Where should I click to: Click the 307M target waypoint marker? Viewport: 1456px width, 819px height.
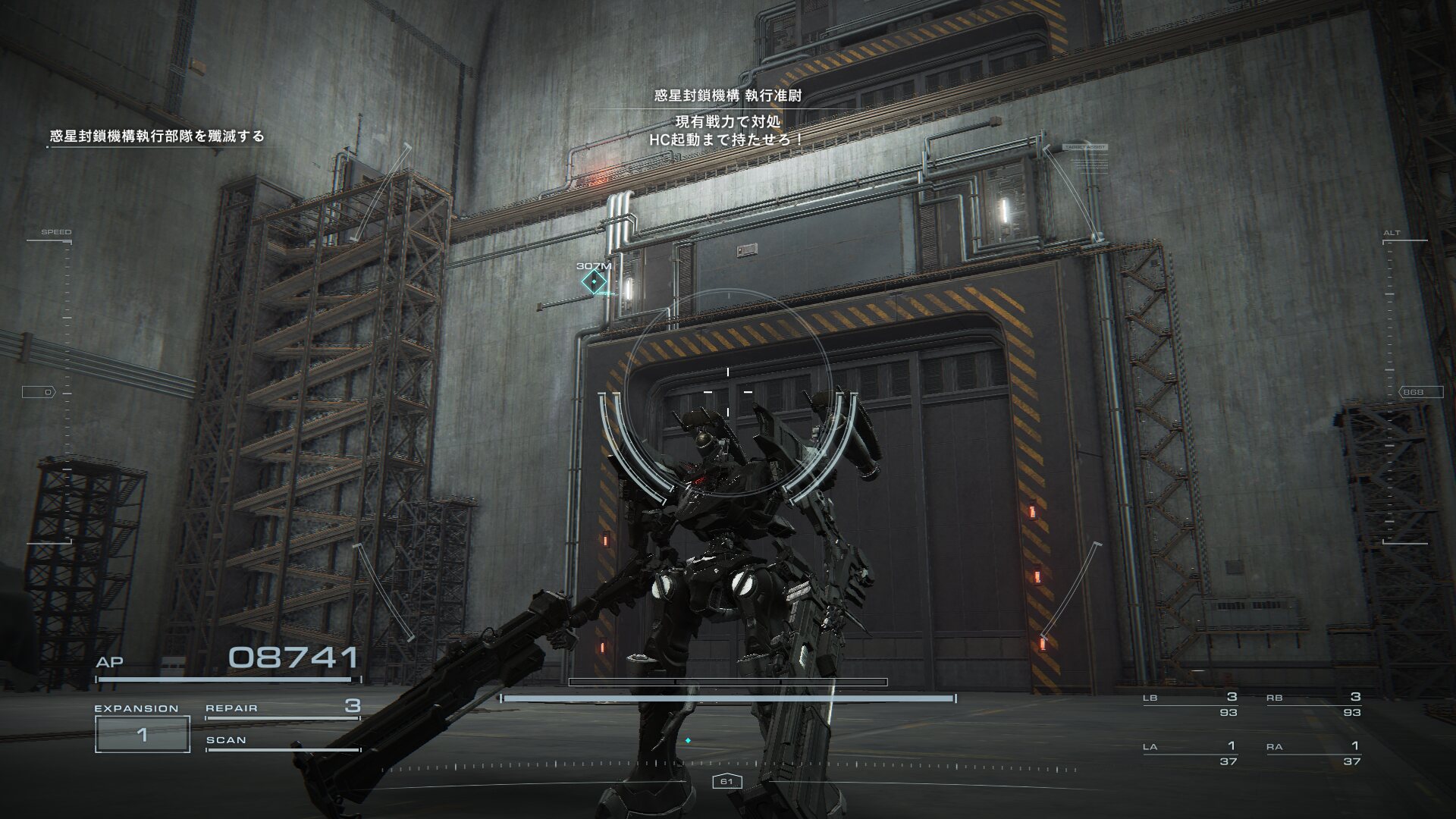pos(594,282)
